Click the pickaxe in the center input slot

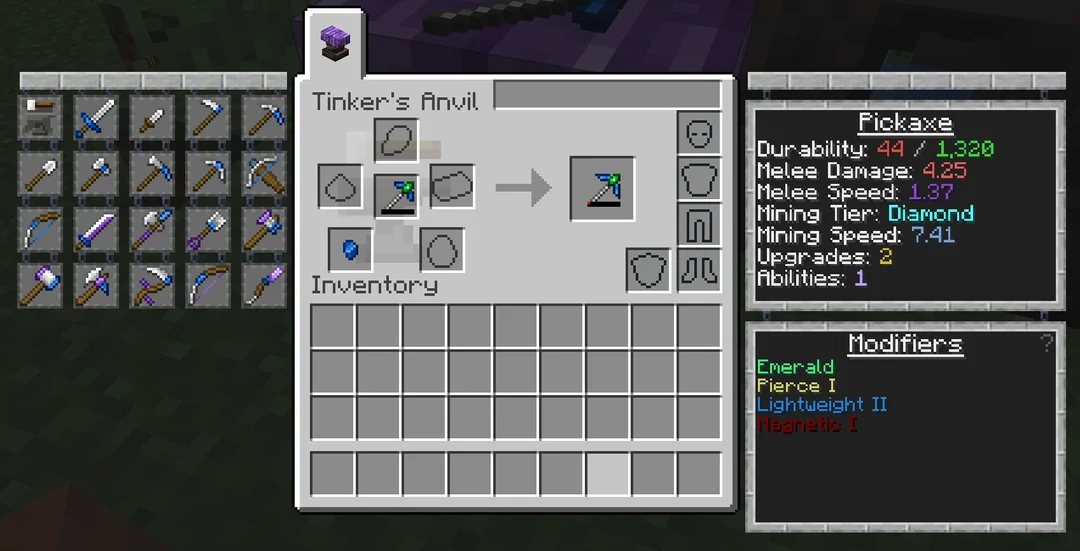[396, 194]
